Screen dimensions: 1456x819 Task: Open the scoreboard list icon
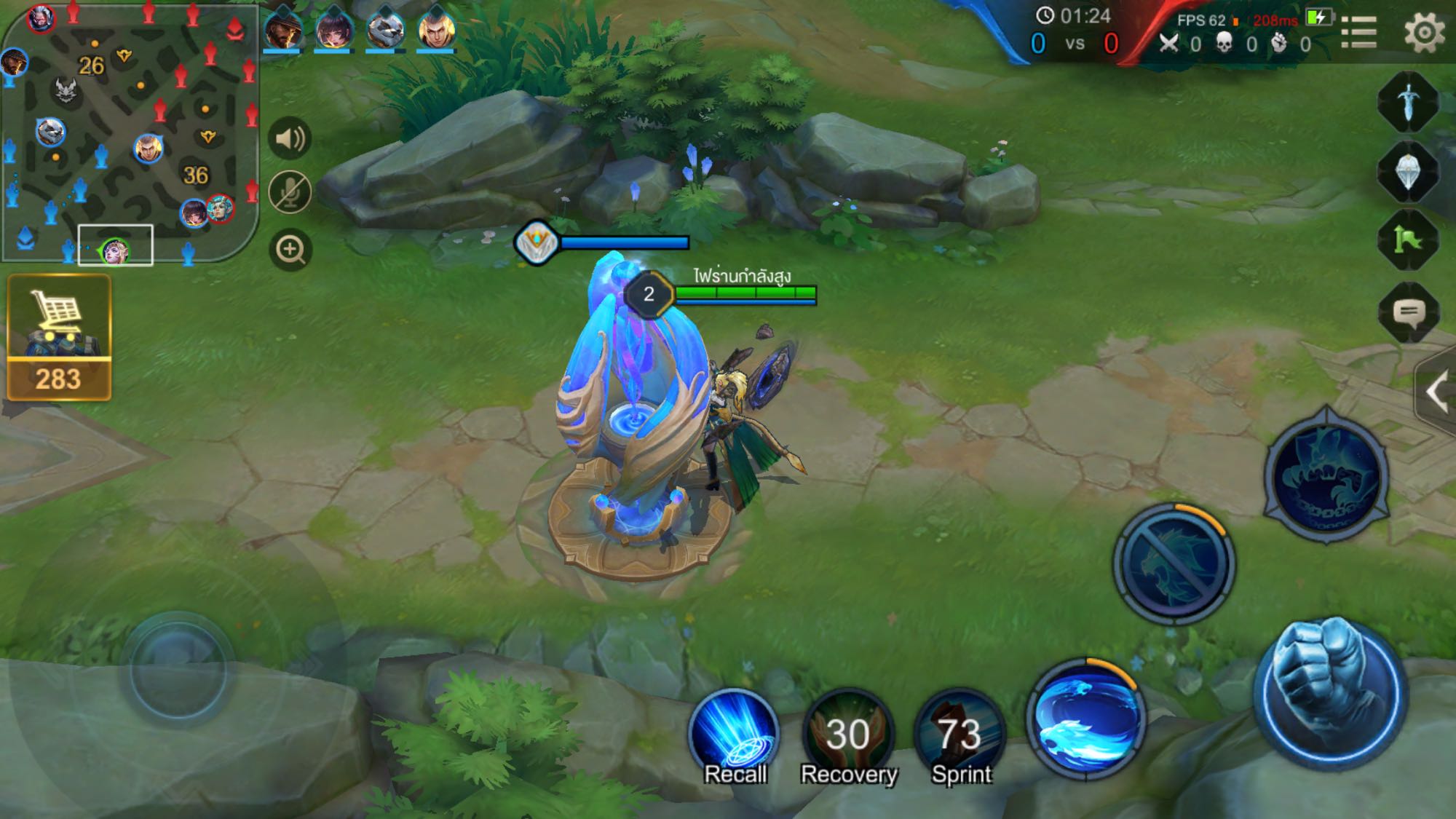(1358, 33)
